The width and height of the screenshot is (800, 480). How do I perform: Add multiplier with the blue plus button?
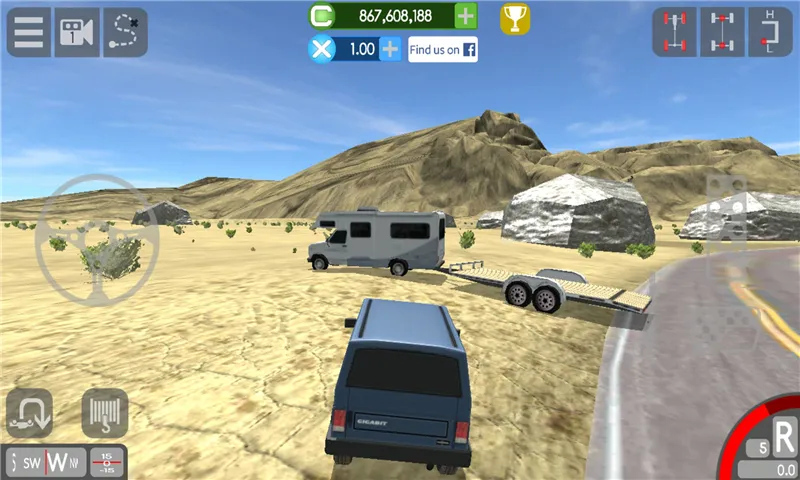click(x=390, y=49)
